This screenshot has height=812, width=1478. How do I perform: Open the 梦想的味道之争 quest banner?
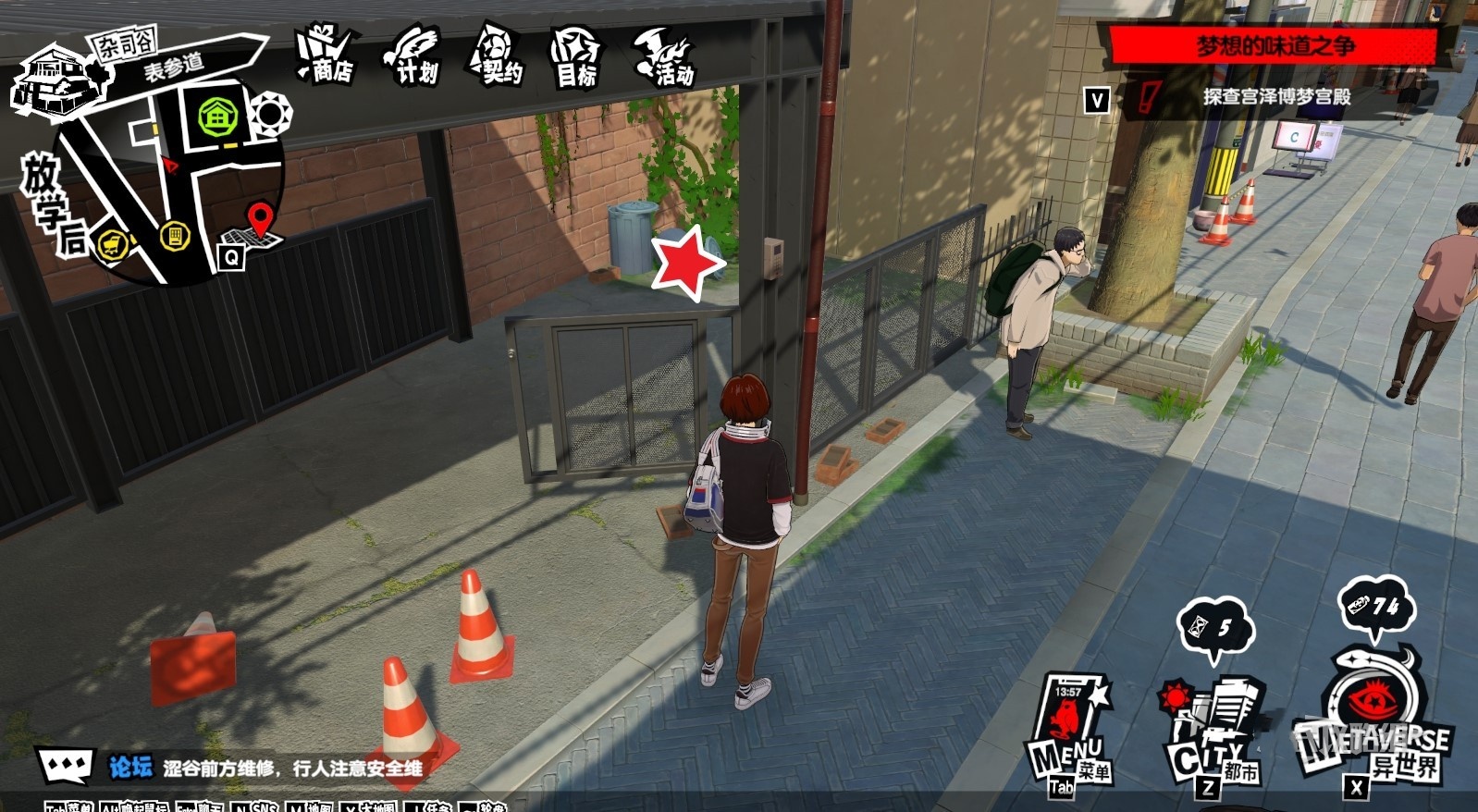(1275, 46)
